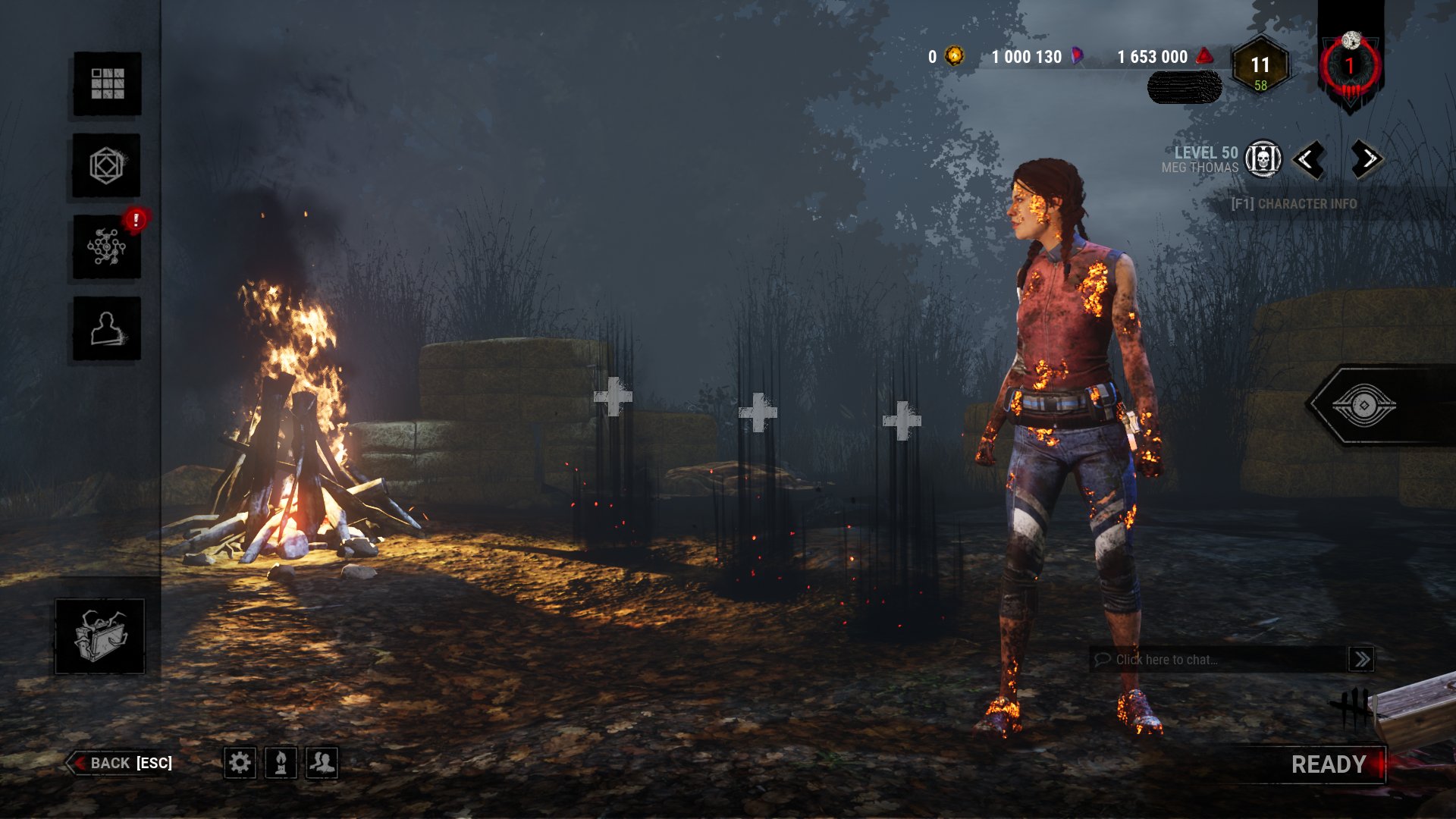Open the daily rituals candle icon

coord(279,764)
